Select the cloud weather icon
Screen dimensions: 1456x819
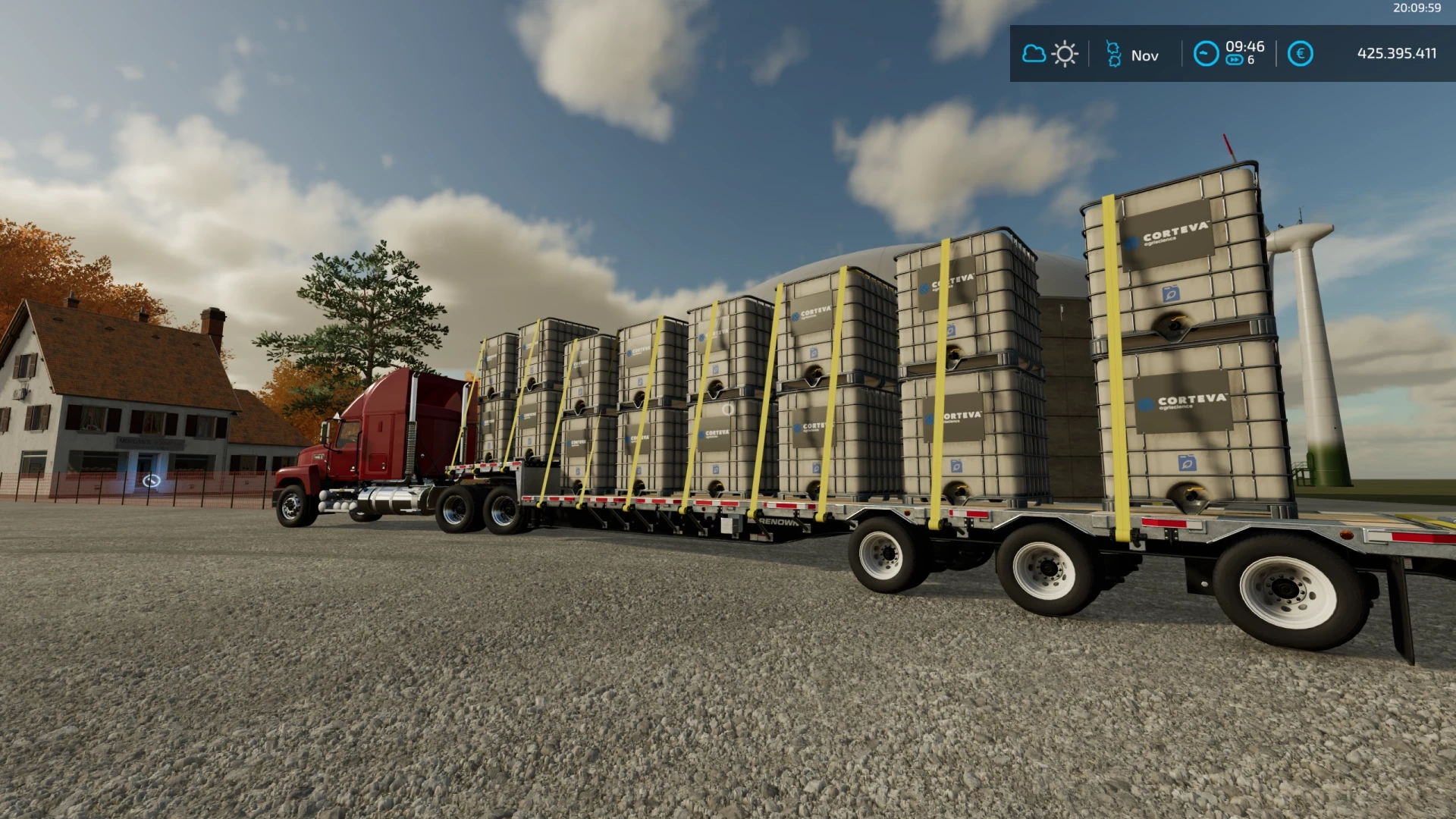[x=1034, y=54]
